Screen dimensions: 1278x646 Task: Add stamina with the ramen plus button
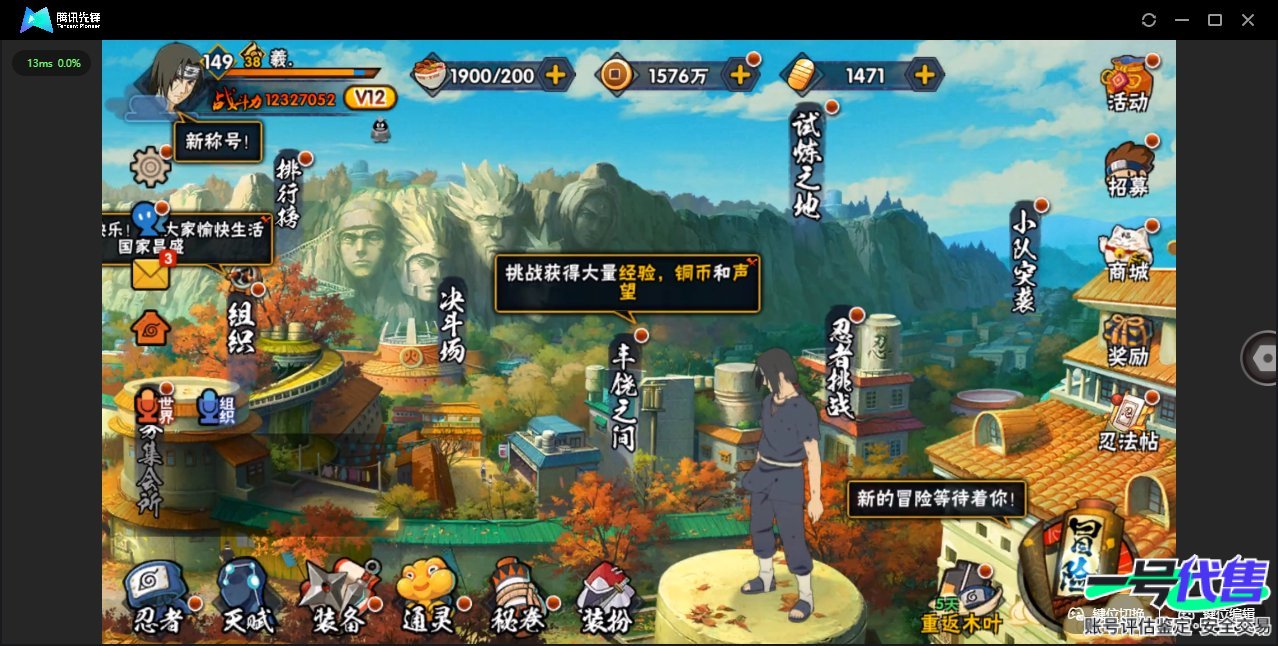click(x=555, y=75)
